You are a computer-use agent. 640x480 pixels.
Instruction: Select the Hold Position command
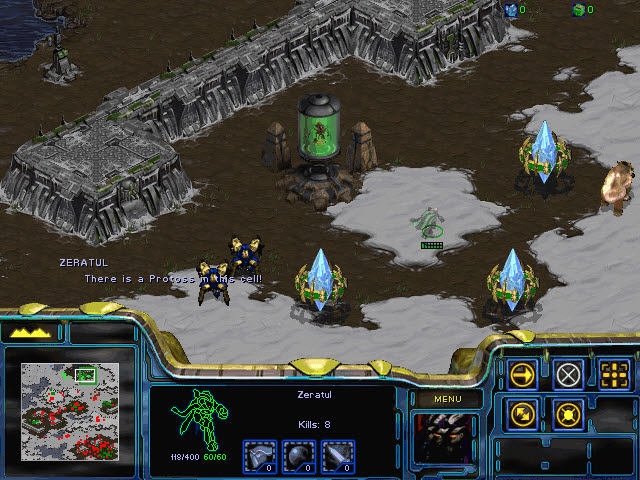click(569, 413)
